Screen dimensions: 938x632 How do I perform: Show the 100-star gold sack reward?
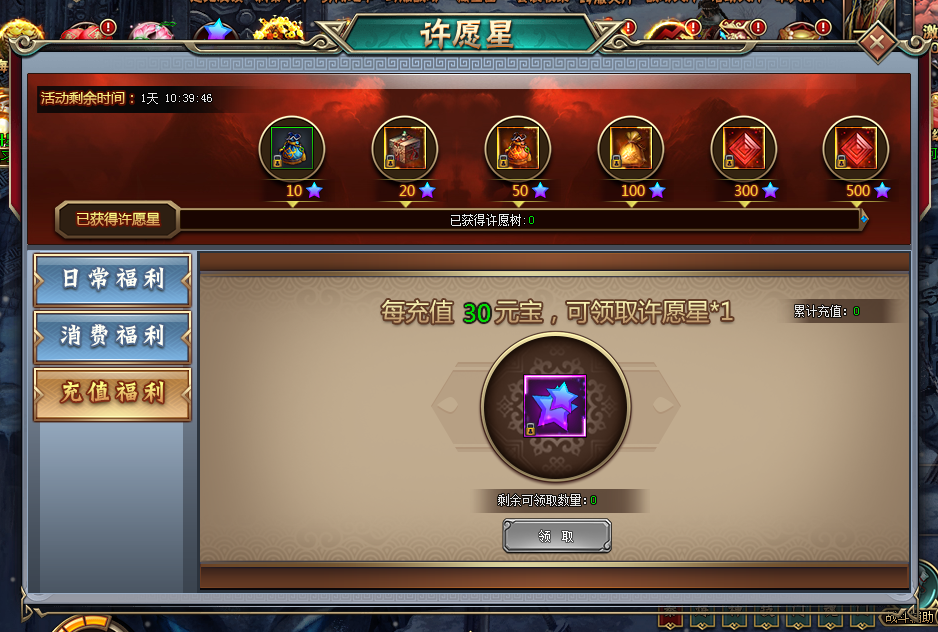coord(631,150)
